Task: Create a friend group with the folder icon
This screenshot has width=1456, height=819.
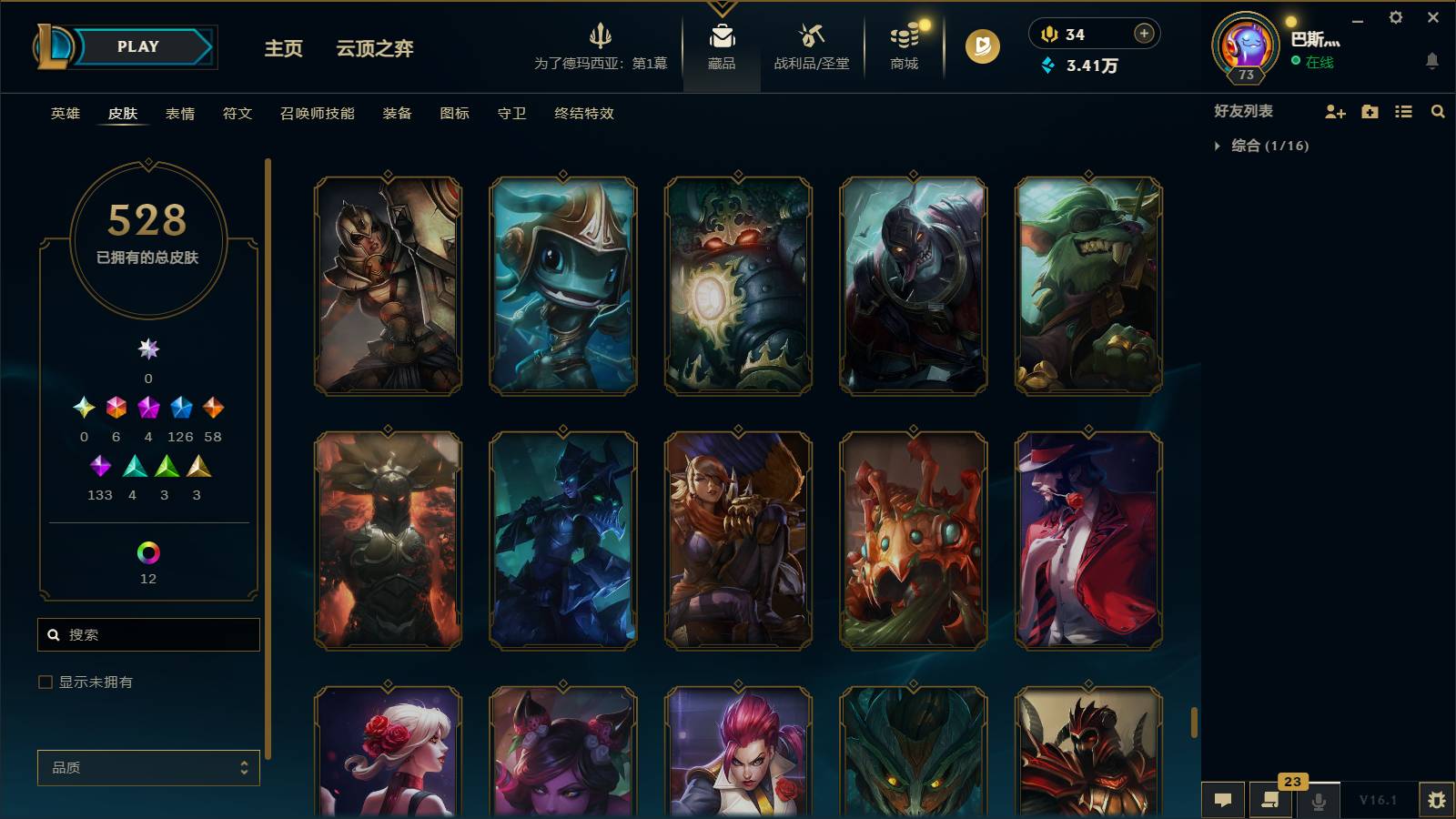Action: pos(1370,112)
